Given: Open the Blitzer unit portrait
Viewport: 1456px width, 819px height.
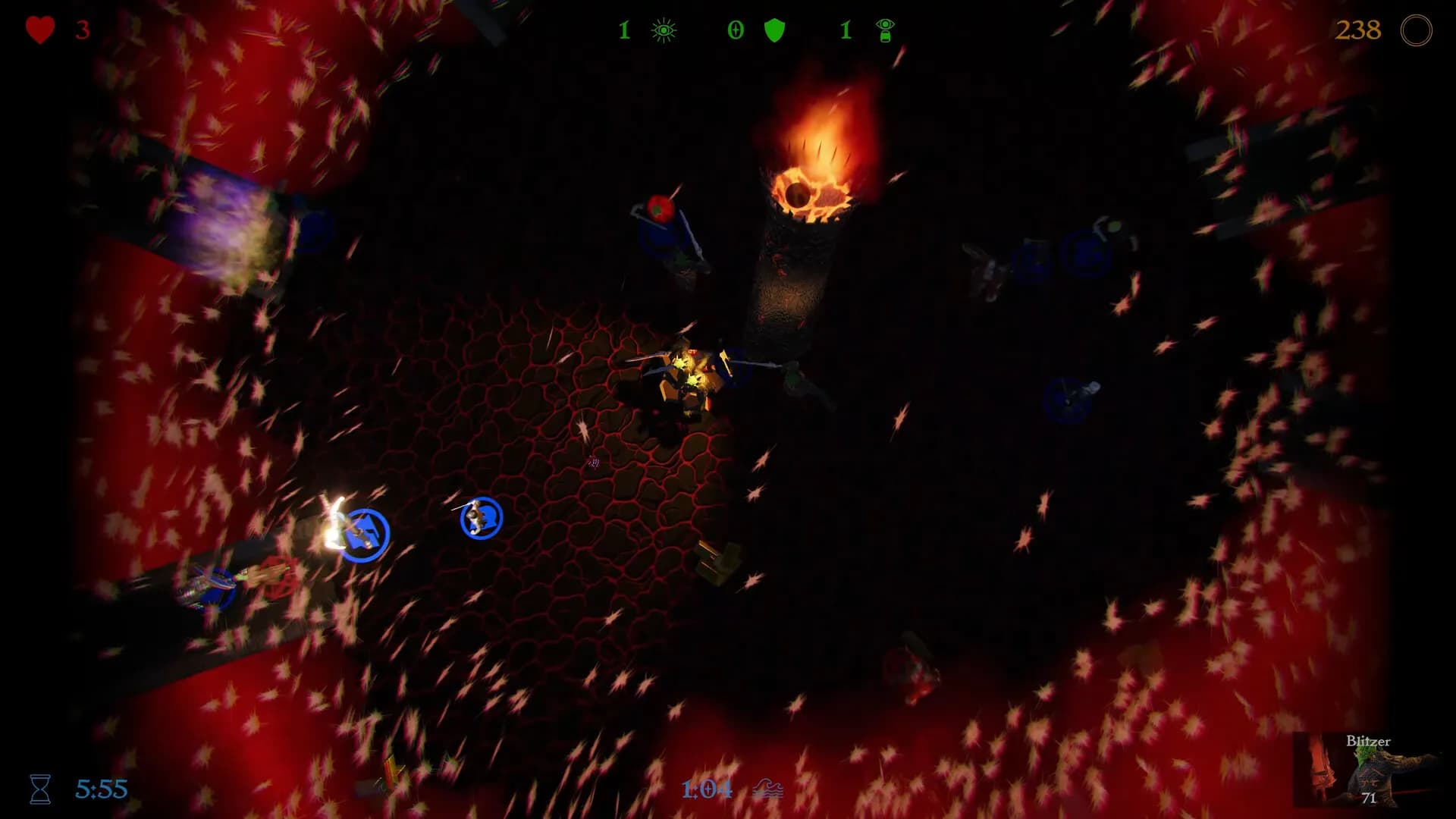Looking at the screenshot, I should 1365,770.
